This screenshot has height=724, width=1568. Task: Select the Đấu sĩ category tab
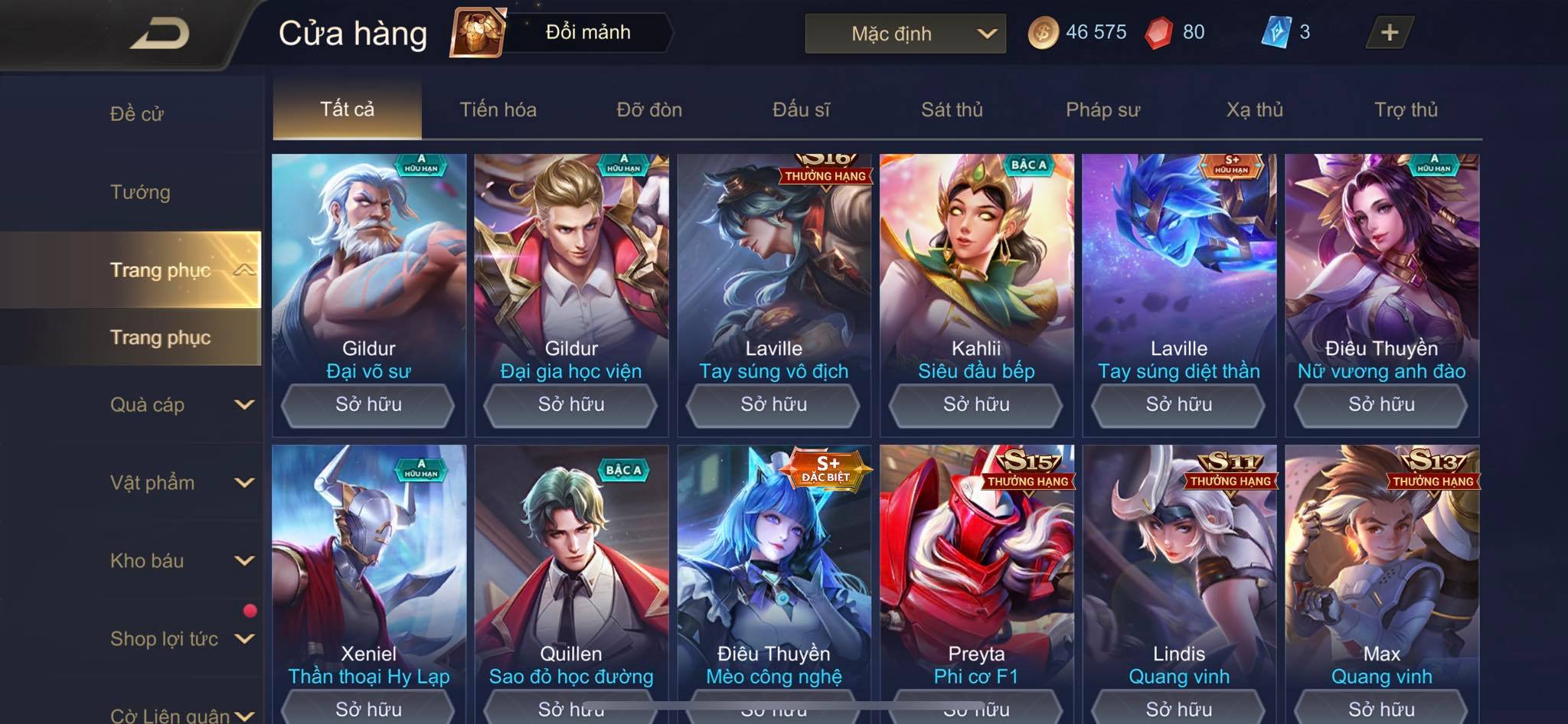point(801,109)
